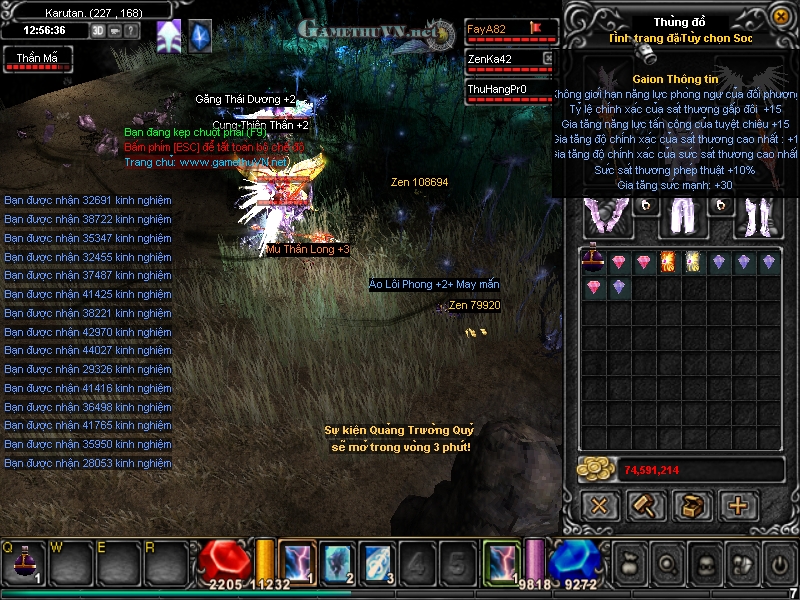Activate the skill in hotbar slot 3

(377, 563)
